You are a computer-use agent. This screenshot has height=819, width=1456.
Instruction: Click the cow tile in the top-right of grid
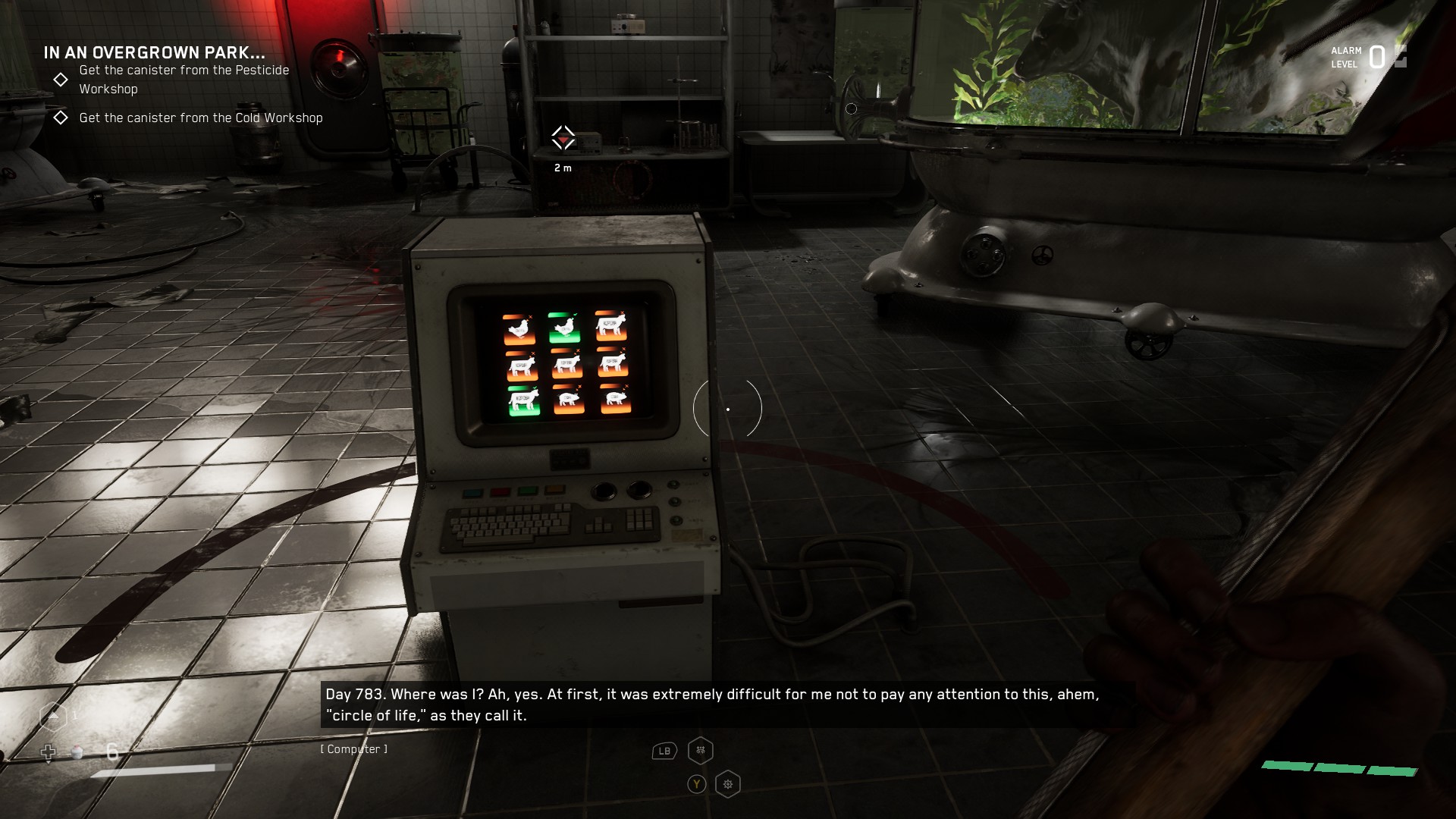(x=612, y=326)
